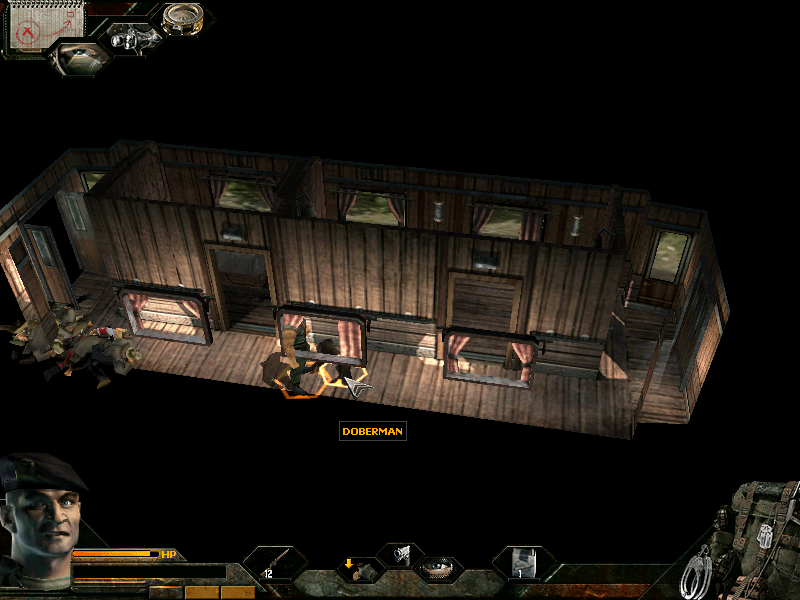Choose the rifle weapon slot
The width and height of the screenshot is (800, 600).
point(273,563)
